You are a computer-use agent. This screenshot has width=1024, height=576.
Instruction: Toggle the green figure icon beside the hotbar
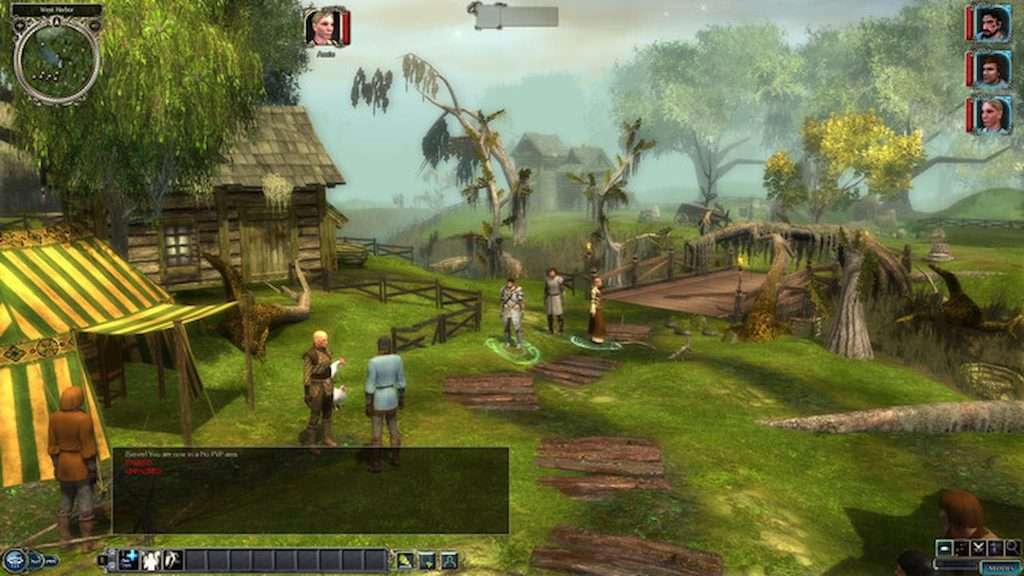(x=405, y=560)
